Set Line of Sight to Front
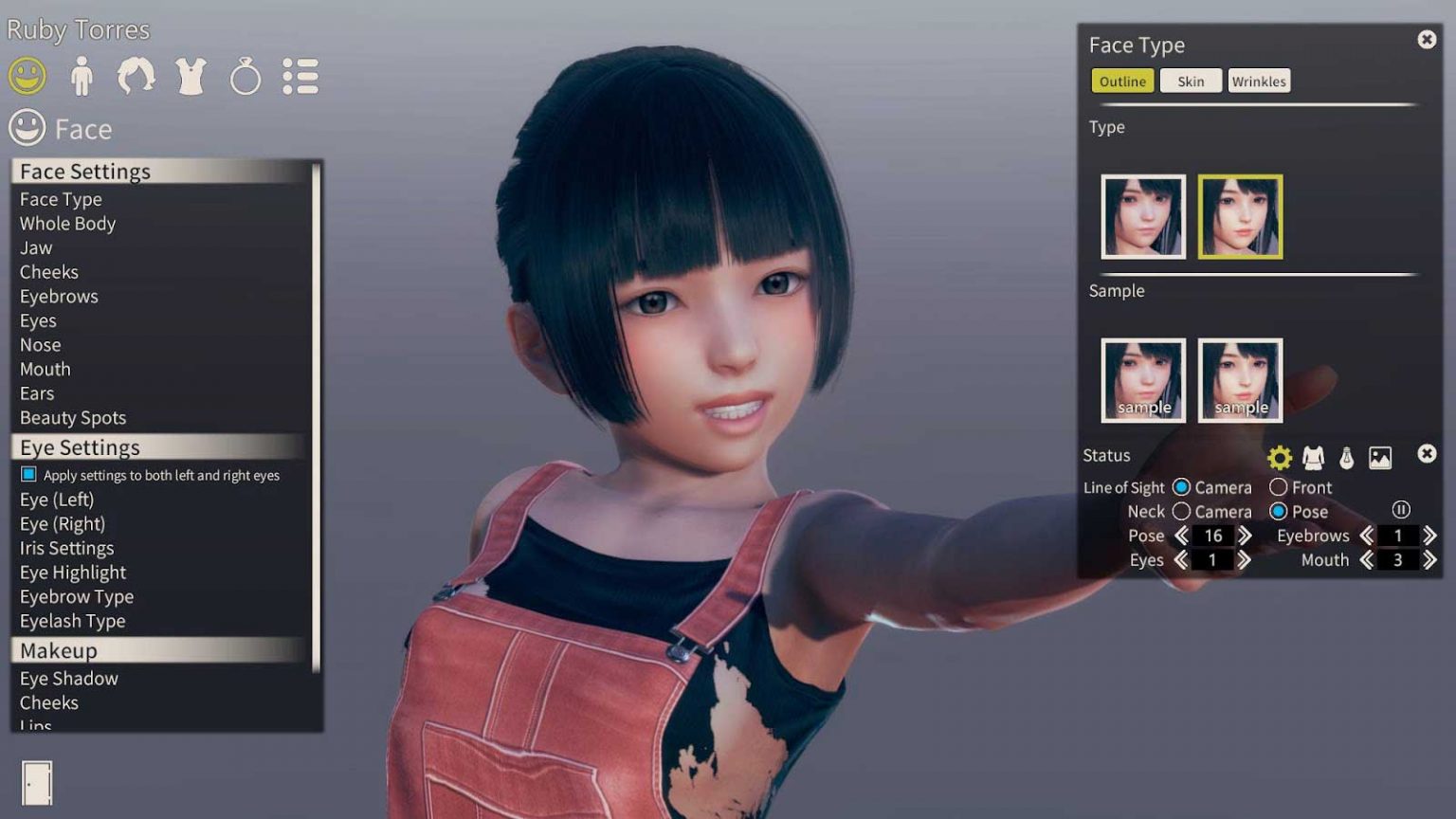 pyautogui.click(x=1279, y=487)
